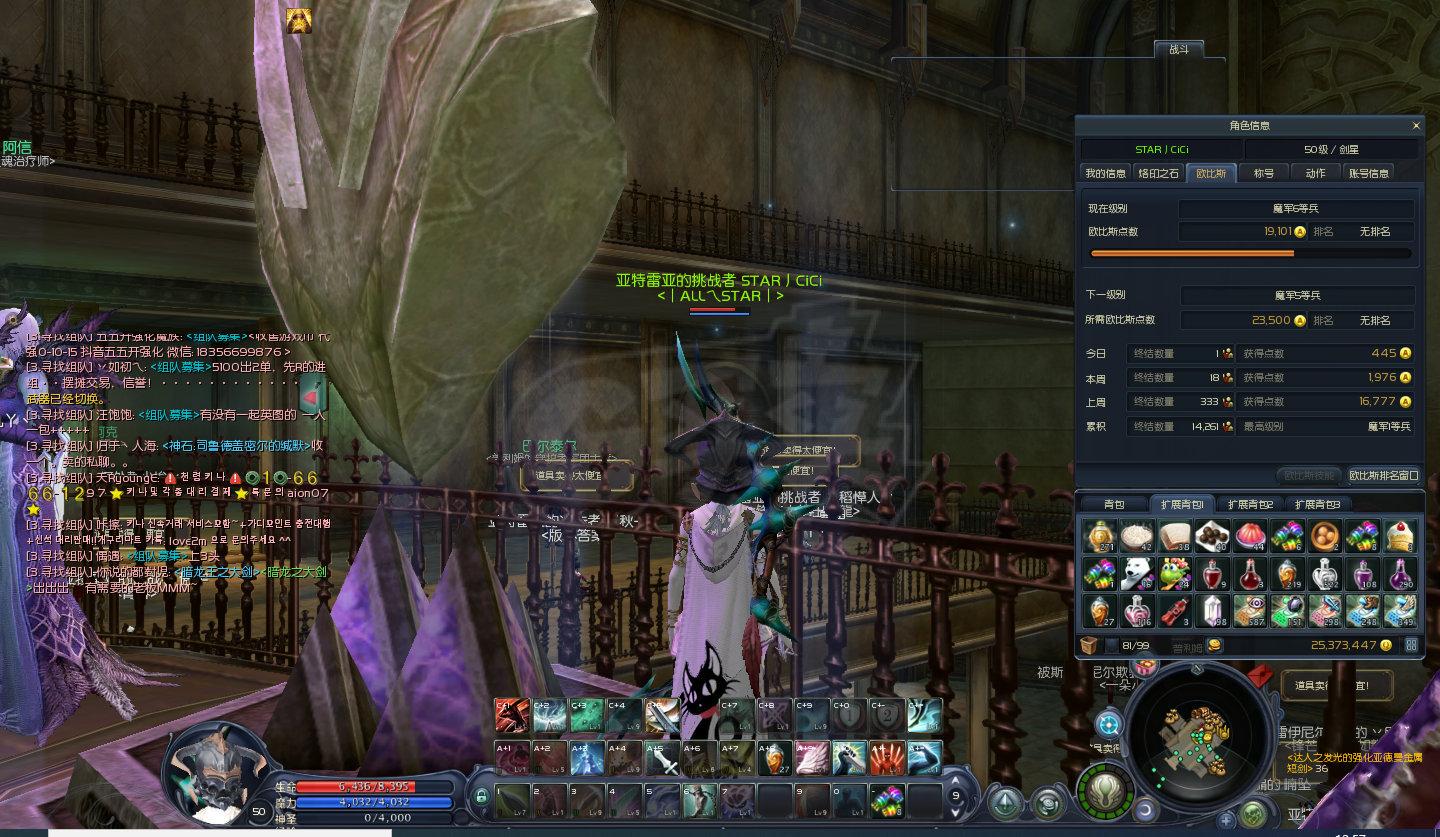Open the 账号信息 tab
This screenshot has height=837, width=1440.
(1369, 173)
